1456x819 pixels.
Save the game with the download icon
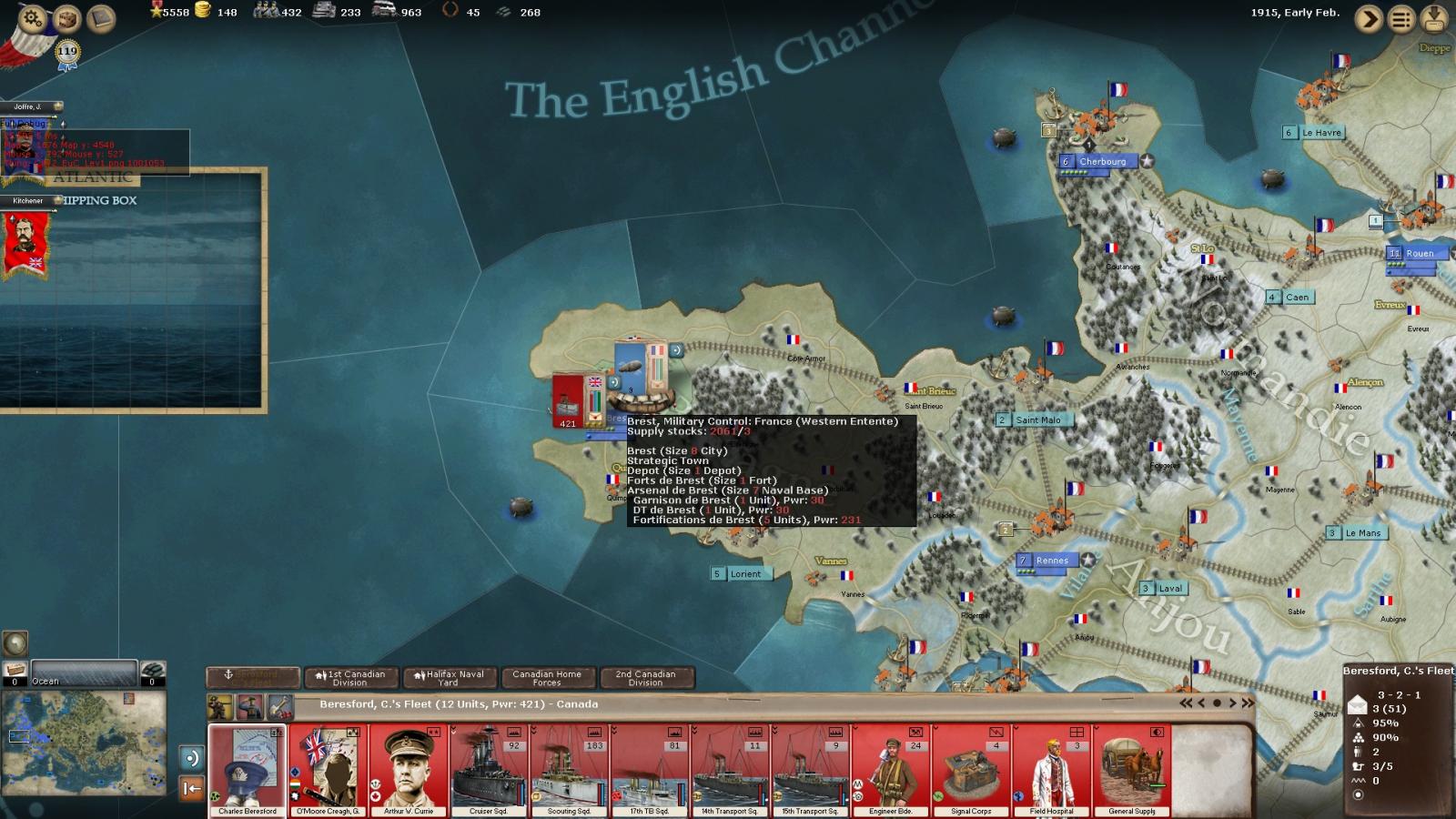coord(1436,18)
